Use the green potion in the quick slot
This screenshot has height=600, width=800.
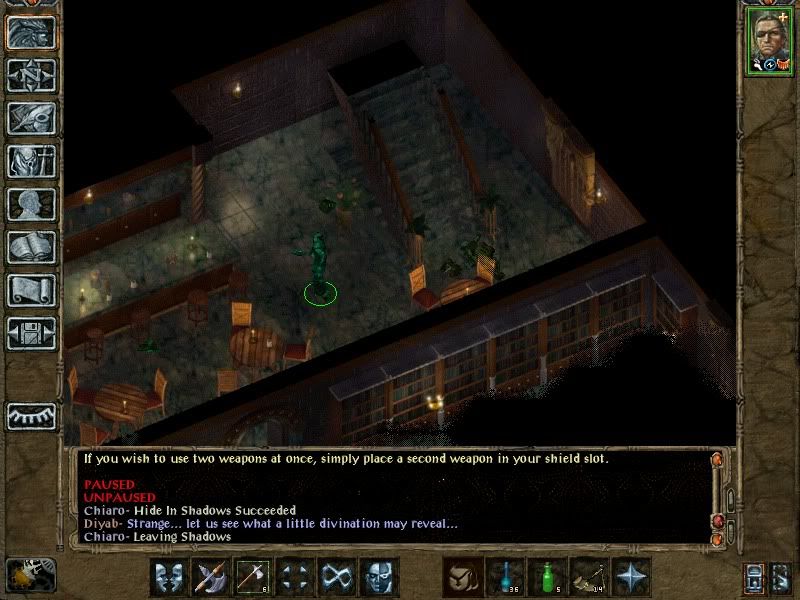[x=548, y=577]
